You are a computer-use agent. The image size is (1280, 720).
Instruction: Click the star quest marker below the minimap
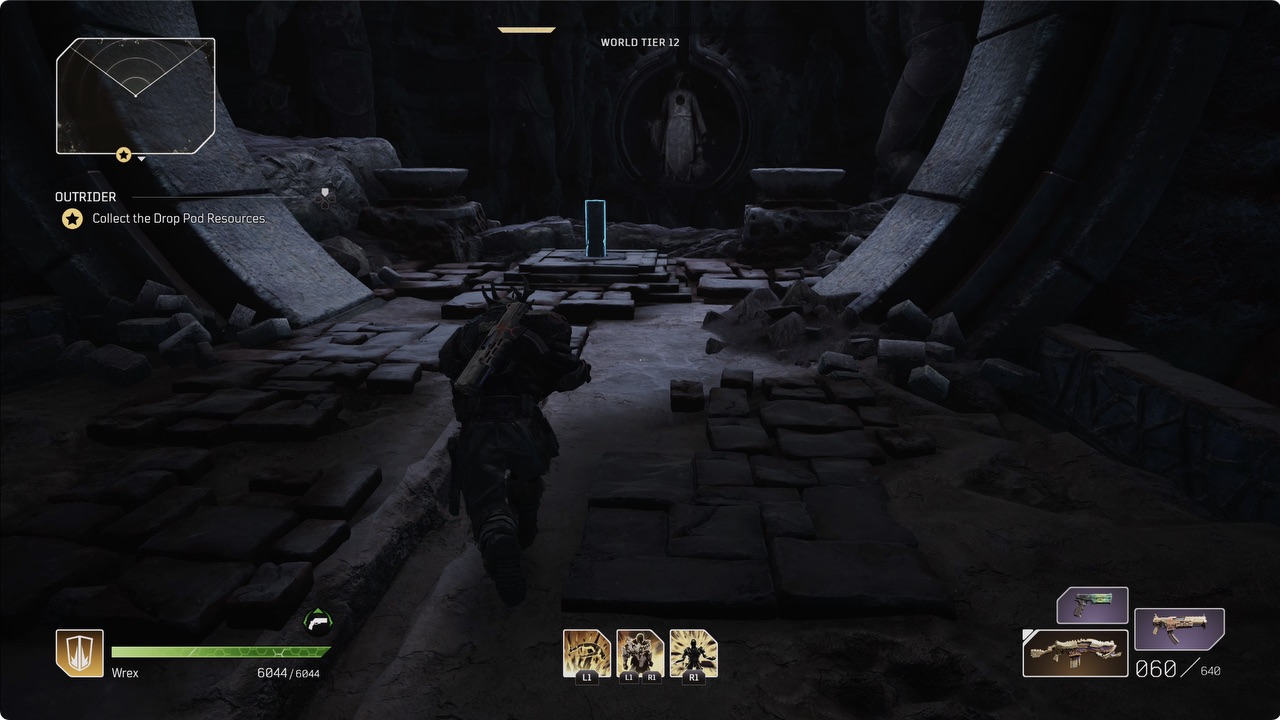point(123,155)
